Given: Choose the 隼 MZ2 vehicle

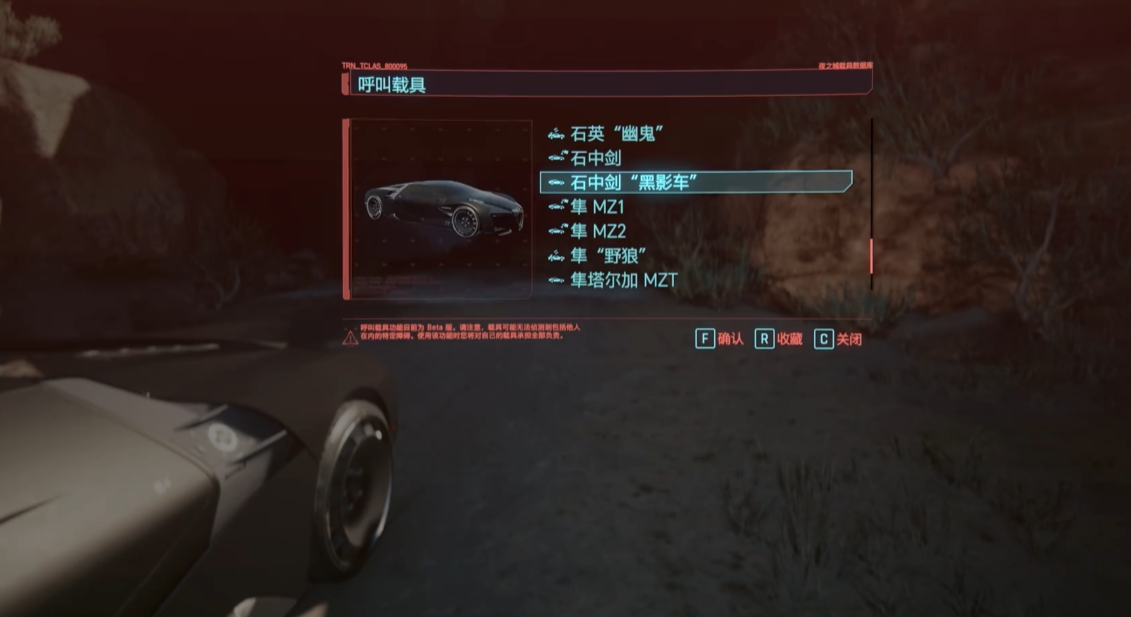Looking at the screenshot, I should [x=598, y=231].
